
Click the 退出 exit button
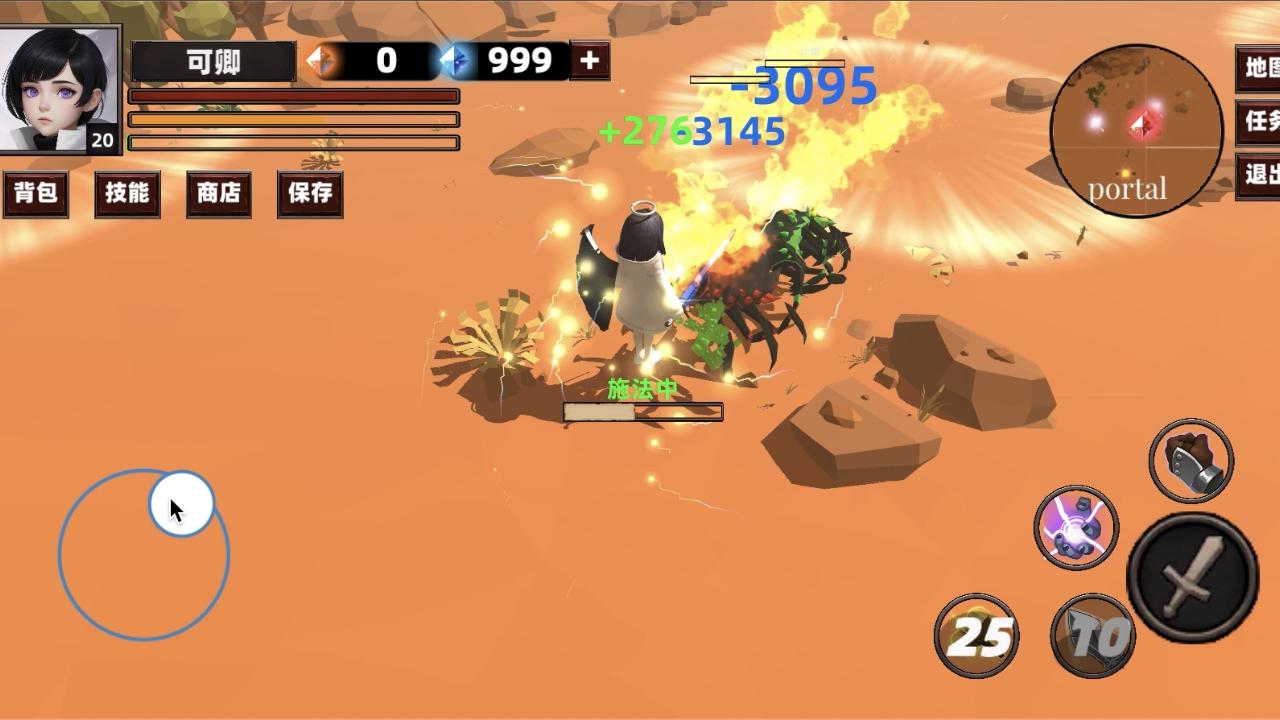[x=1259, y=175]
